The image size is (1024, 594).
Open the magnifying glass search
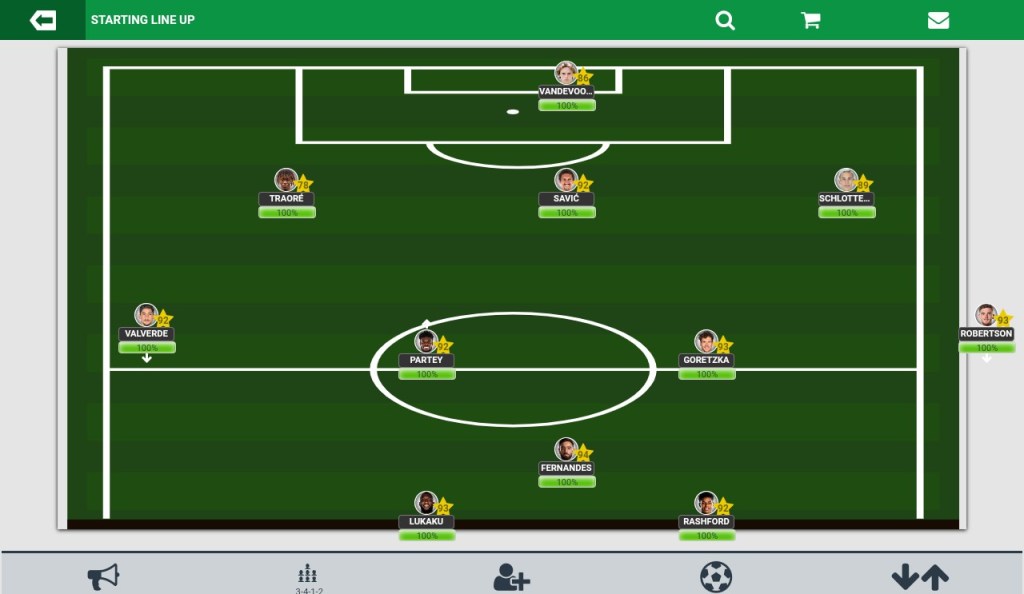click(725, 20)
